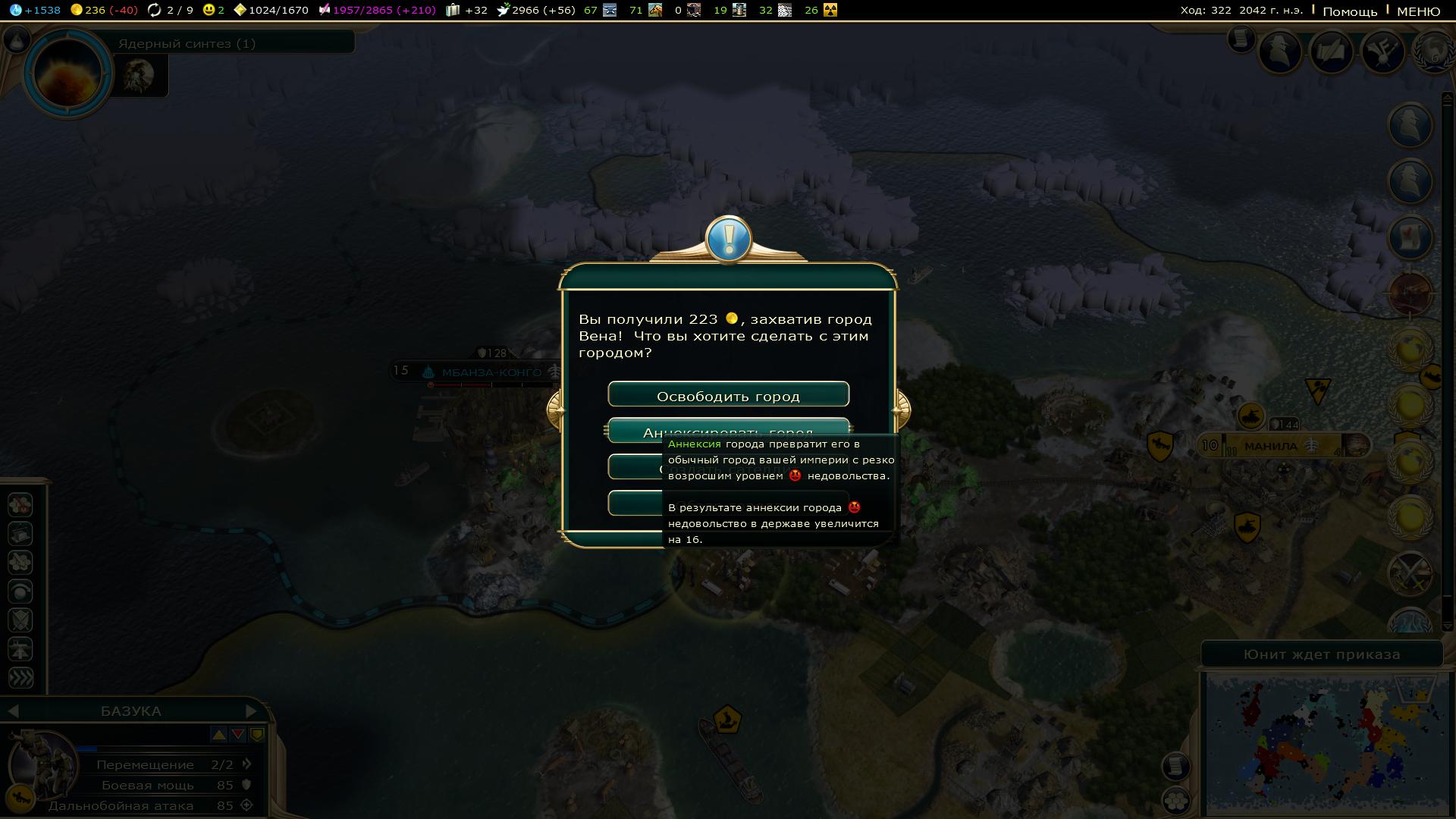Image resolution: width=1456 pixels, height=819 pixels.
Task: Open the trumpet diplomacy overview icon
Action: (1382, 52)
